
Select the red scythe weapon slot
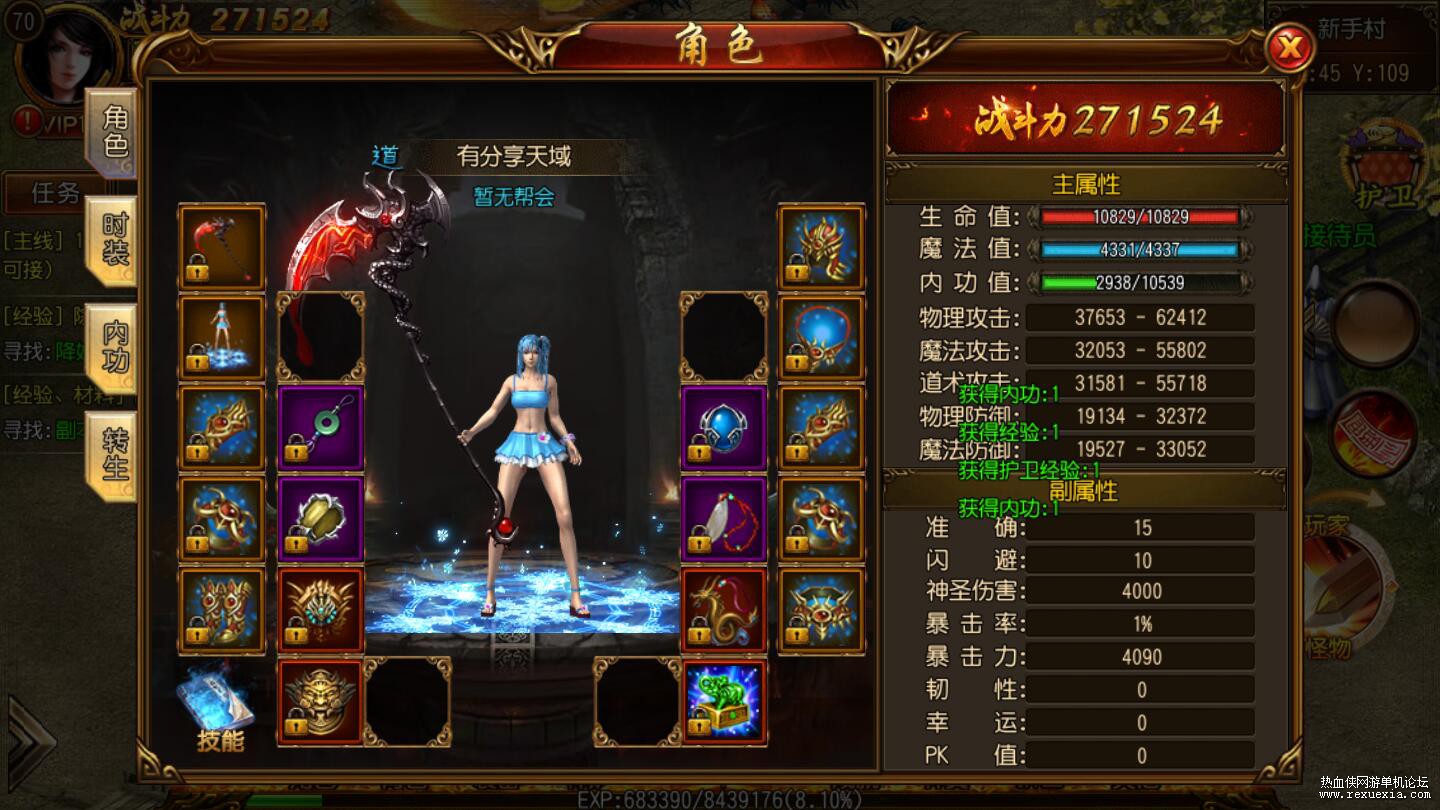(222, 247)
